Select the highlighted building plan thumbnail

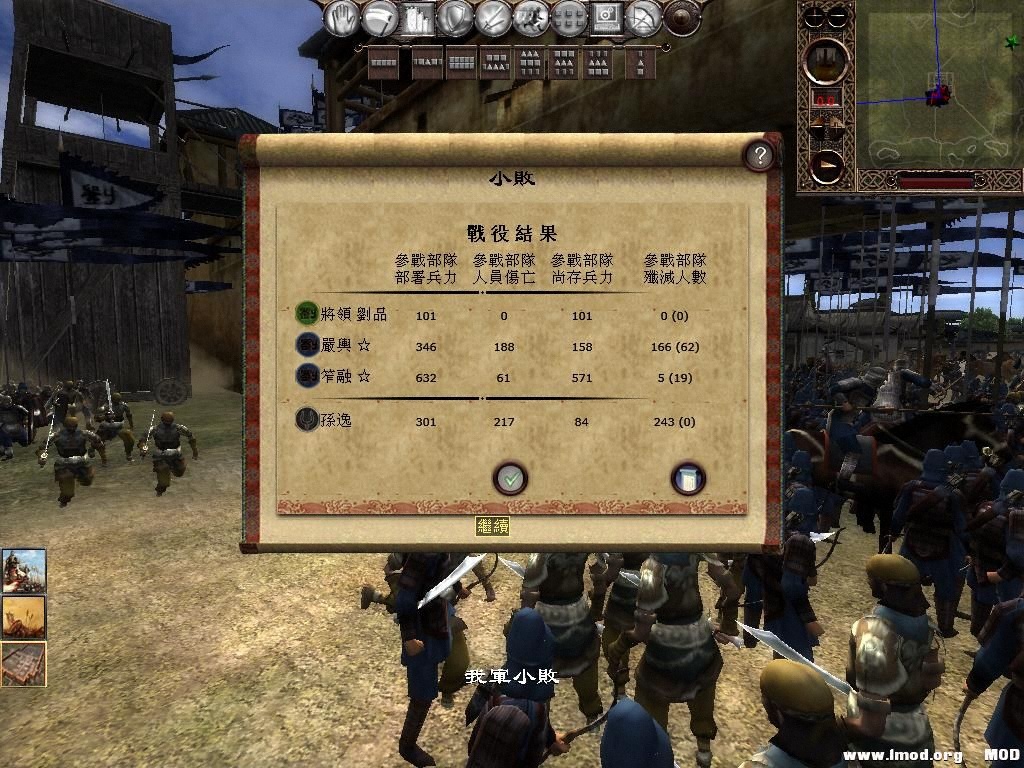coord(23,664)
